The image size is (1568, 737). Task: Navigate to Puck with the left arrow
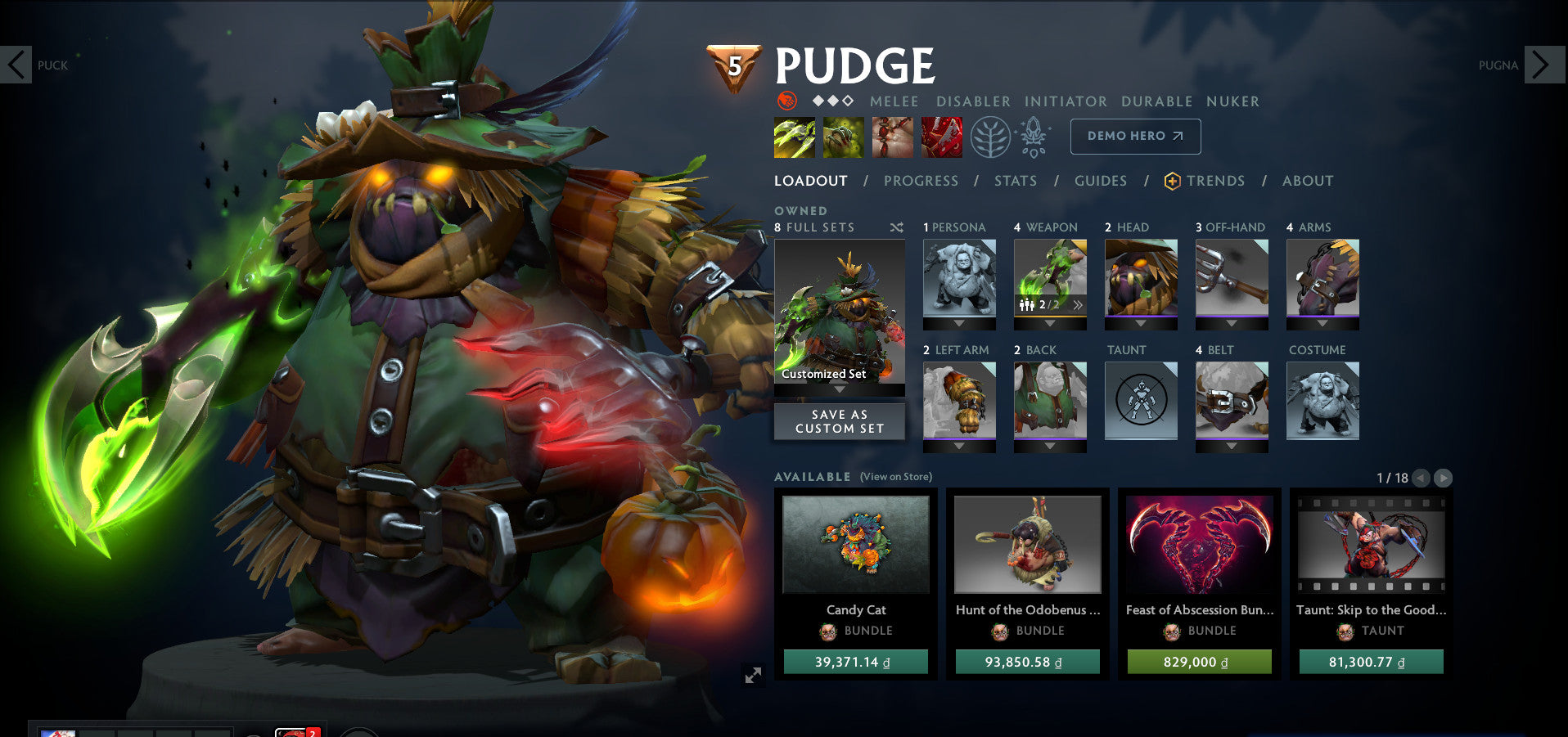coord(16,63)
